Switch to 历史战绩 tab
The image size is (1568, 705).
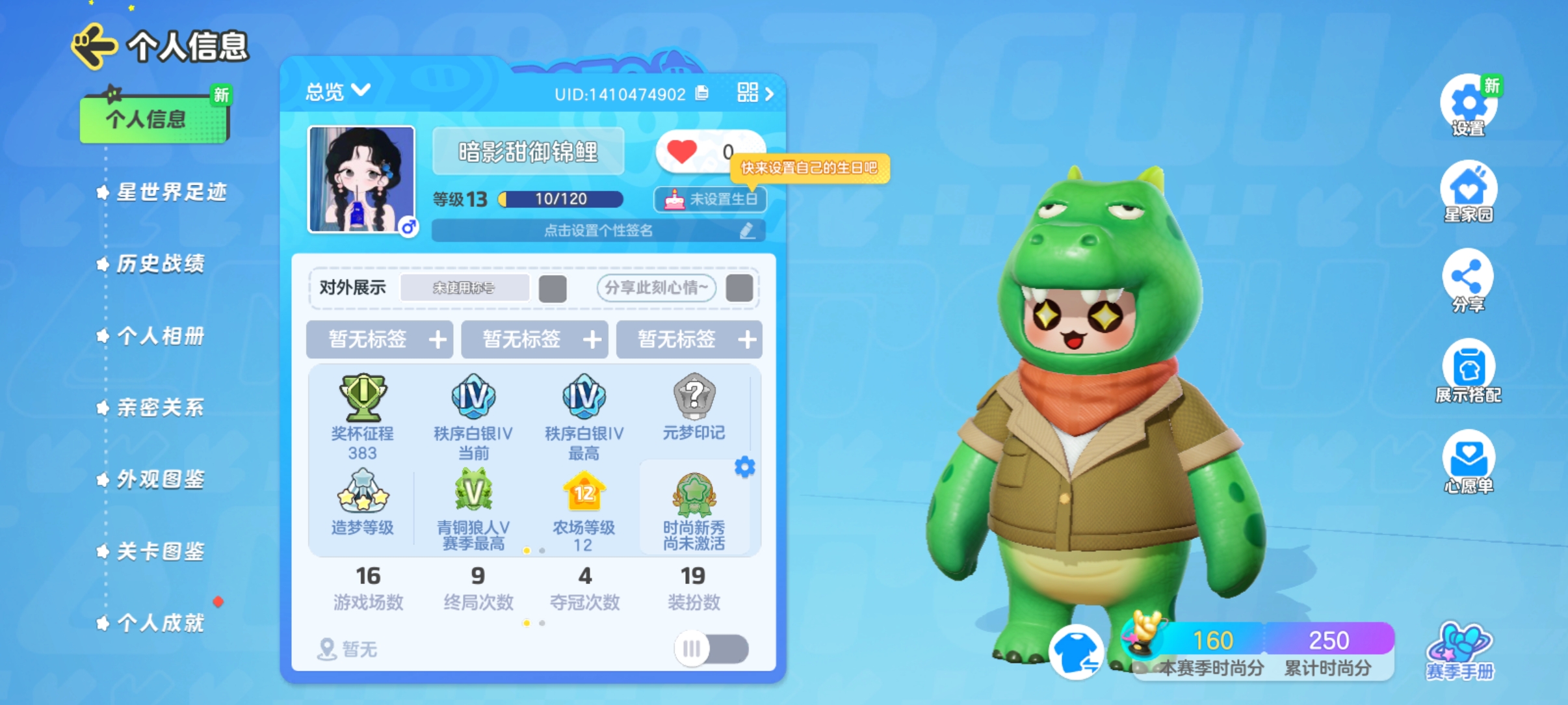pyautogui.click(x=160, y=263)
